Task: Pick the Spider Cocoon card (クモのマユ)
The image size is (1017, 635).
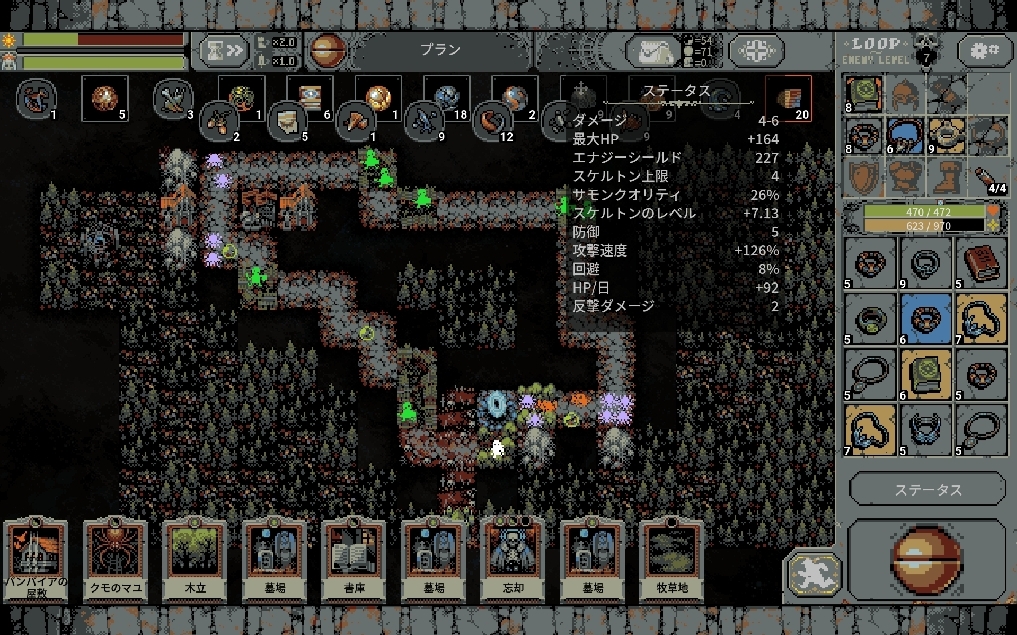Action: click(x=116, y=560)
